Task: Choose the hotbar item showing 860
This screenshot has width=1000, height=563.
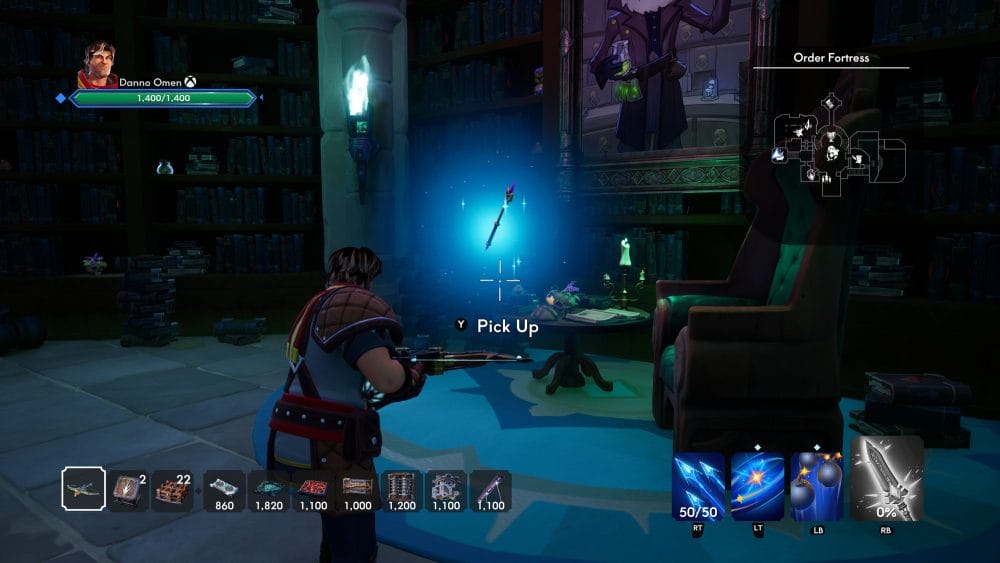Action: pyautogui.click(x=225, y=490)
